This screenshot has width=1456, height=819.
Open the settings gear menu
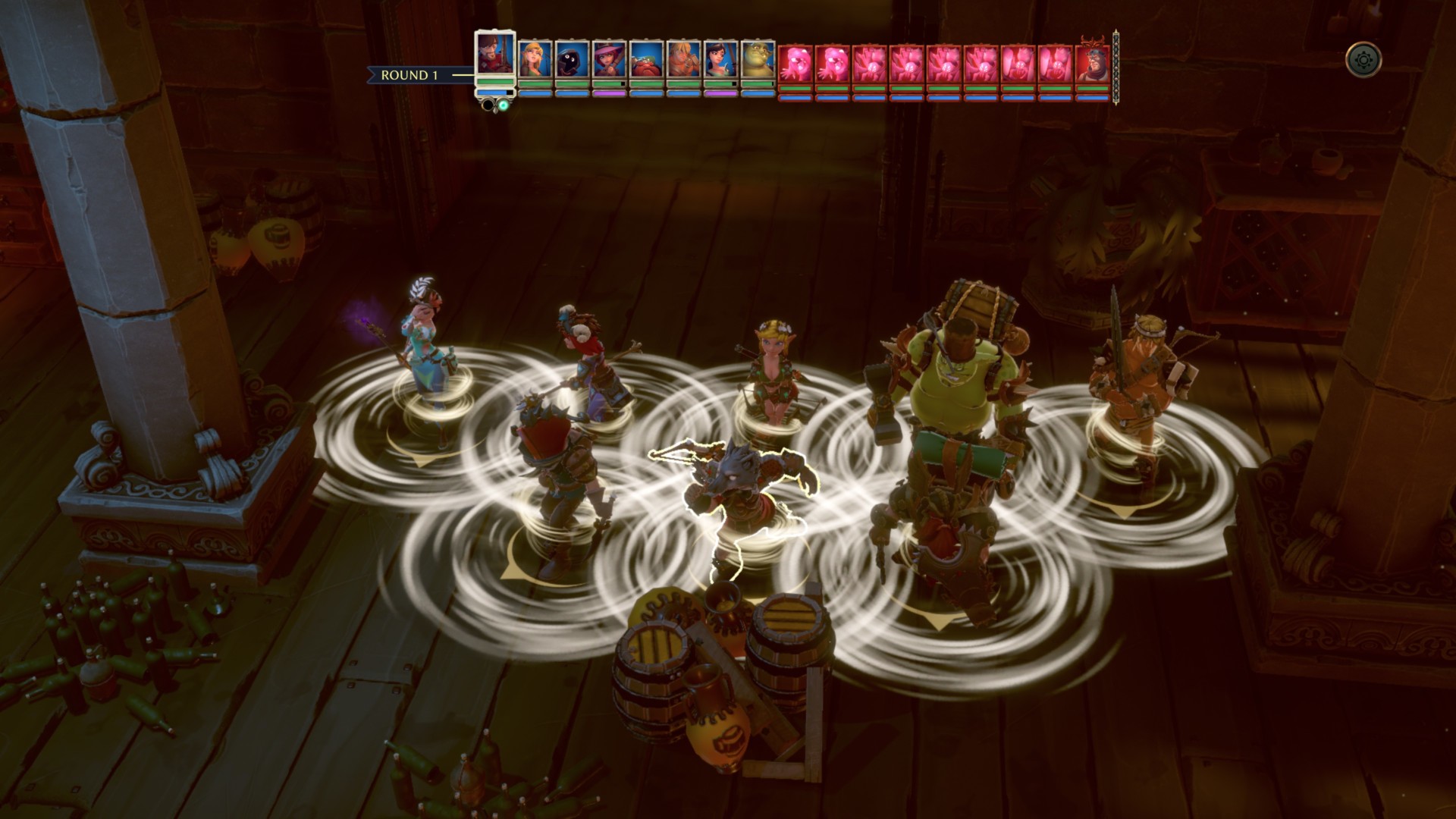click(x=1363, y=59)
